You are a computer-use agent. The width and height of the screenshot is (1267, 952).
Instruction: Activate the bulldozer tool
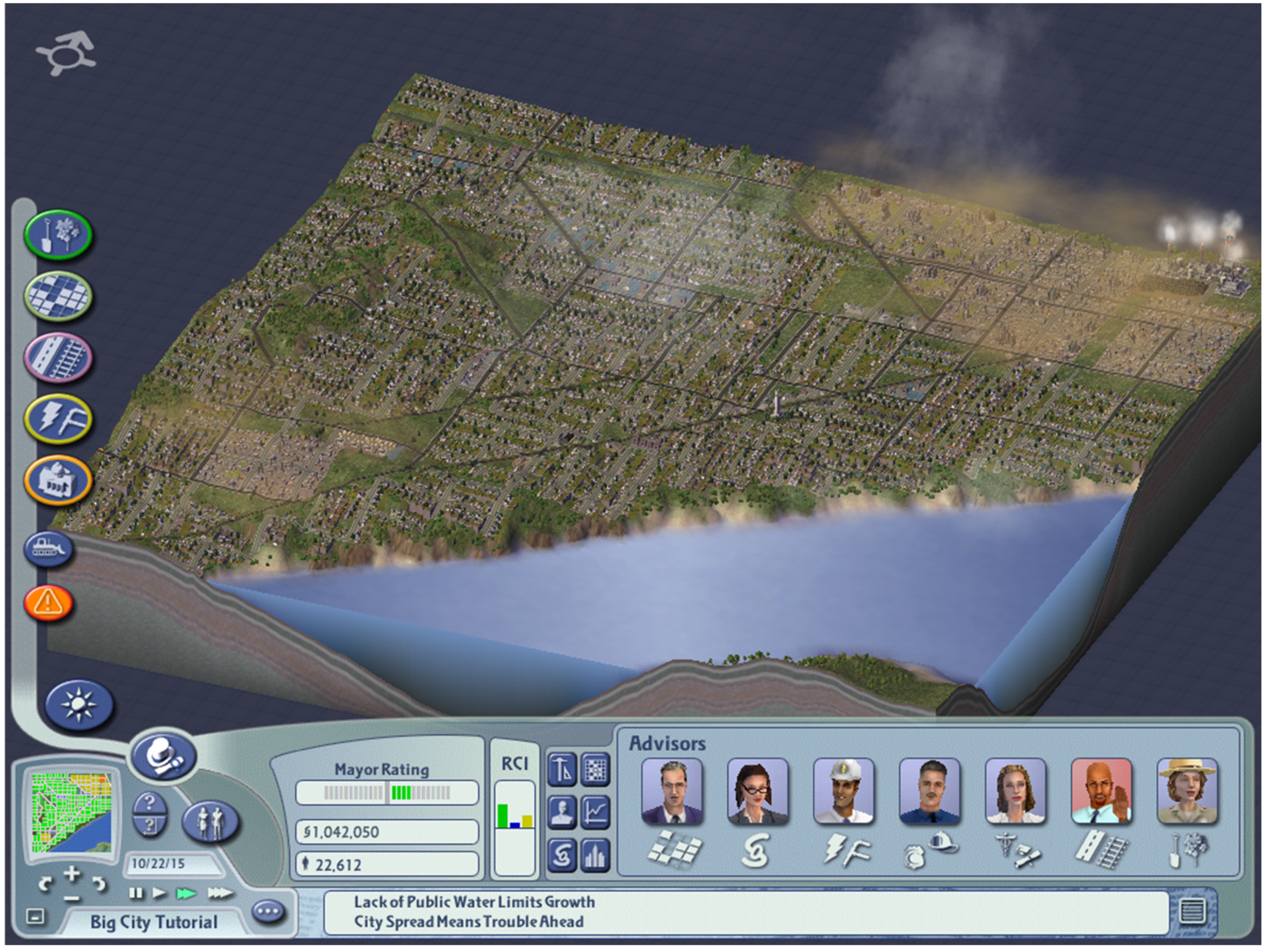tap(49, 548)
